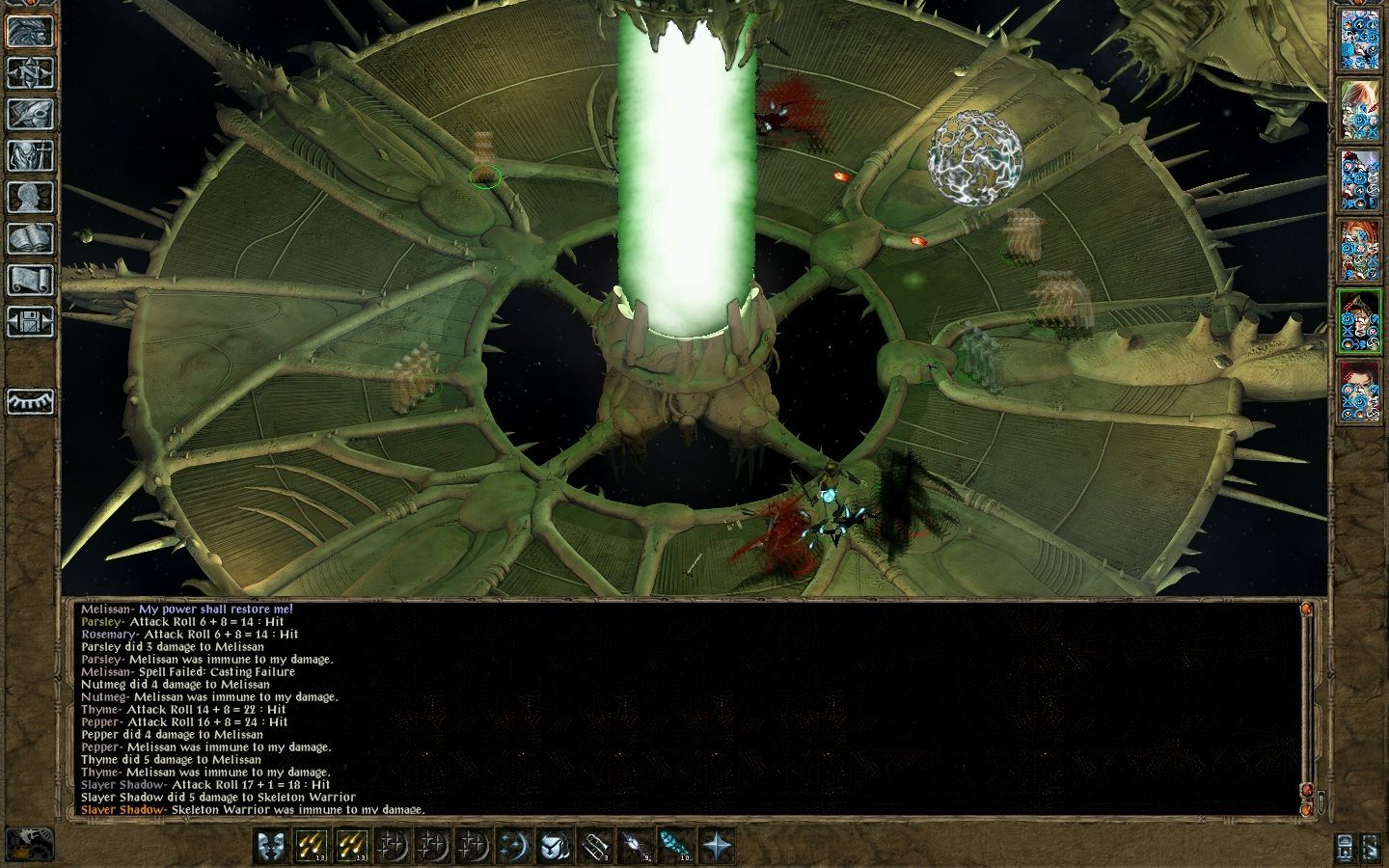
Task: Open the special abilities star button
Action: point(717,846)
